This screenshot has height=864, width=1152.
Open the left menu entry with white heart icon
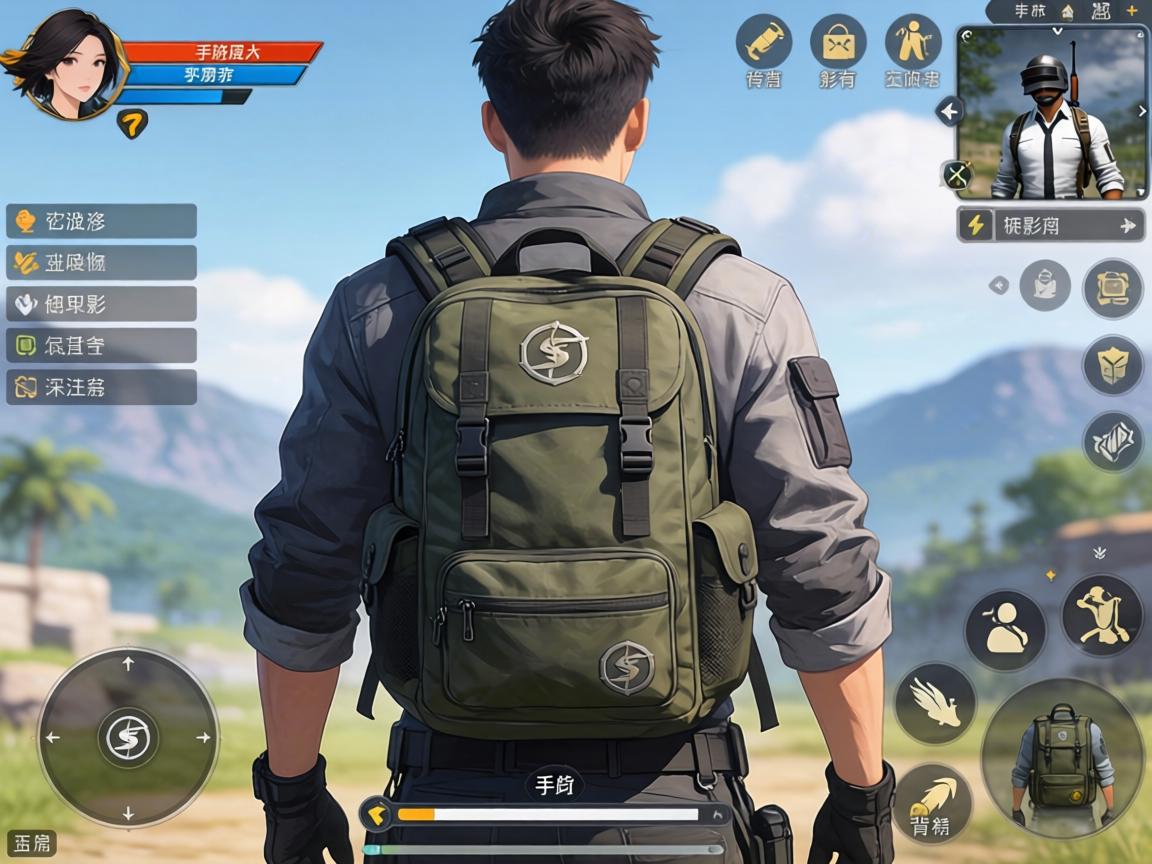101,304
